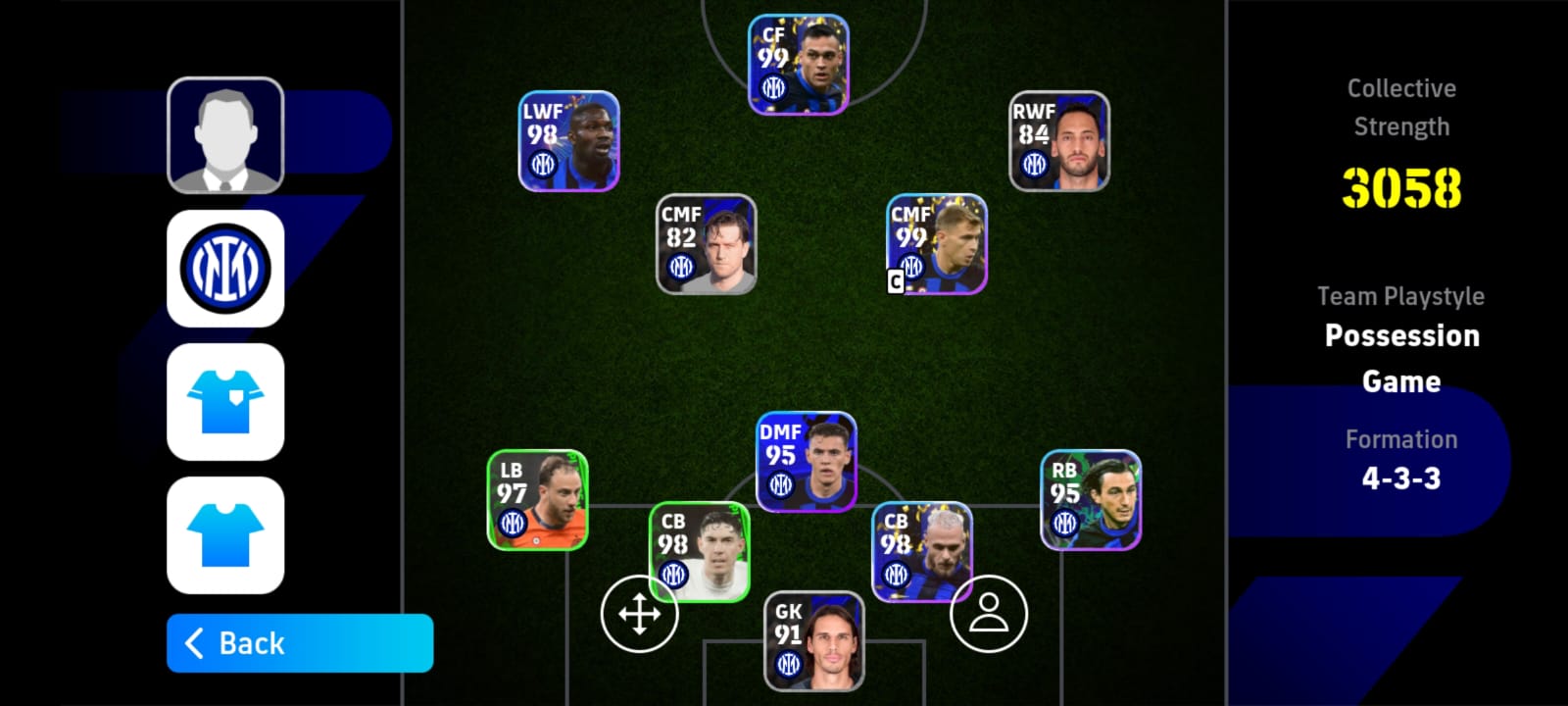Choose the RWF 84 player card
The height and width of the screenshot is (706, 1568).
[x=1059, y=141]
